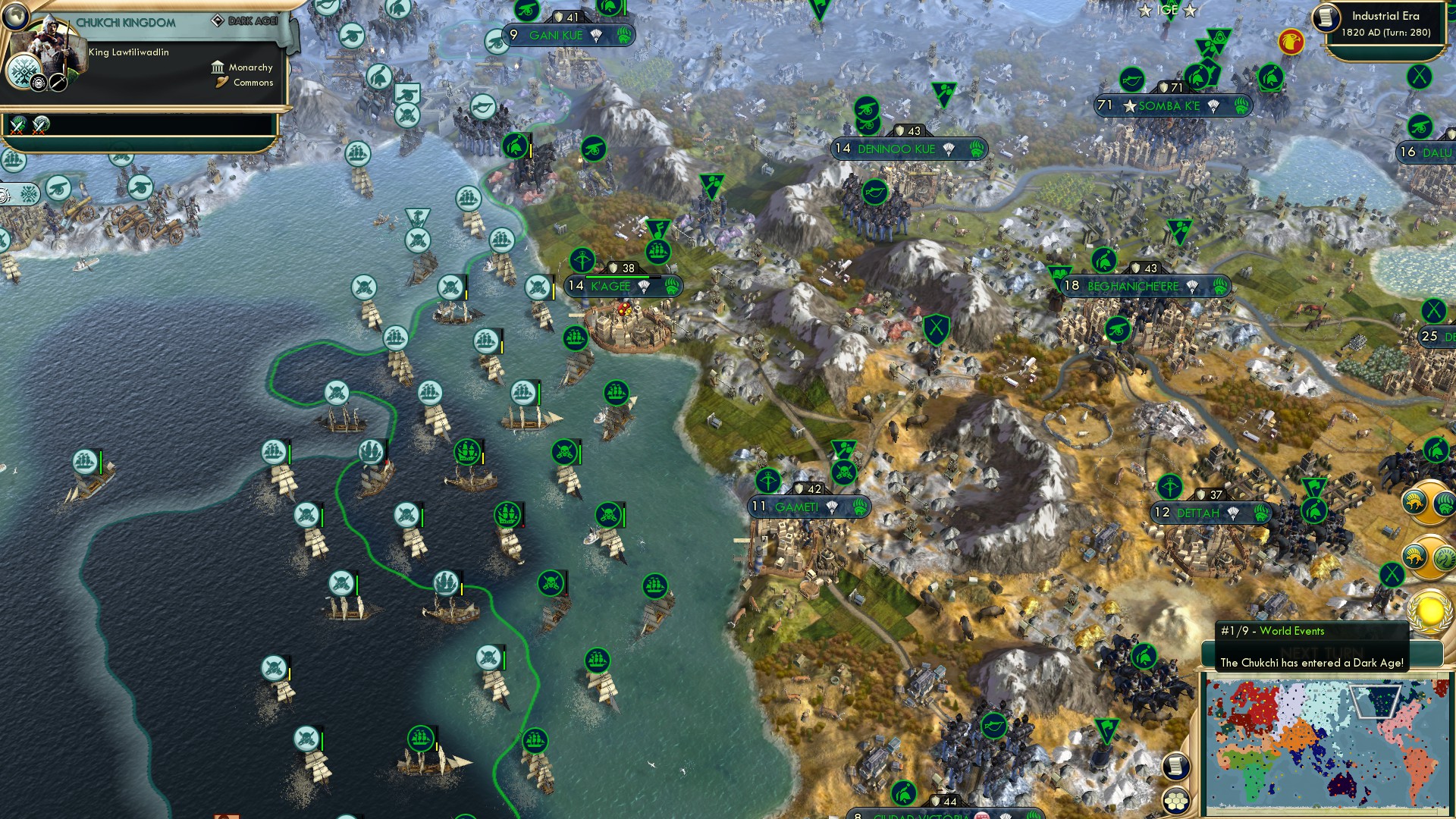
Task: Open the notification log scroll icon near the minimap
Action: tap(1176, 765)
